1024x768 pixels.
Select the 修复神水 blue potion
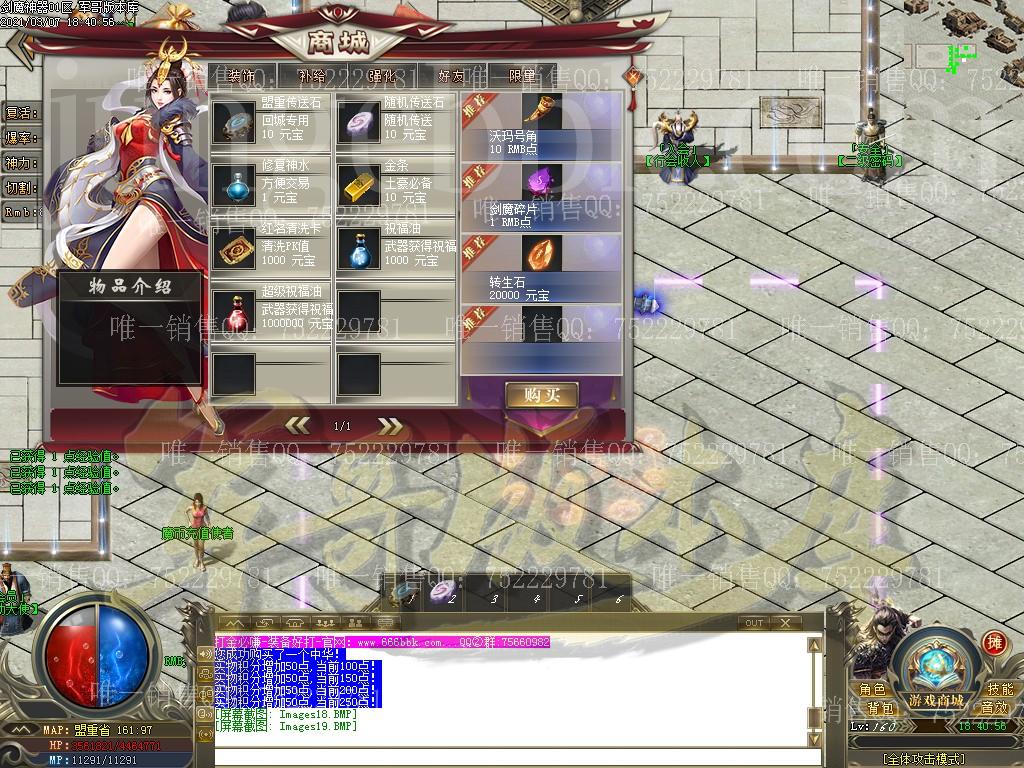233,185
